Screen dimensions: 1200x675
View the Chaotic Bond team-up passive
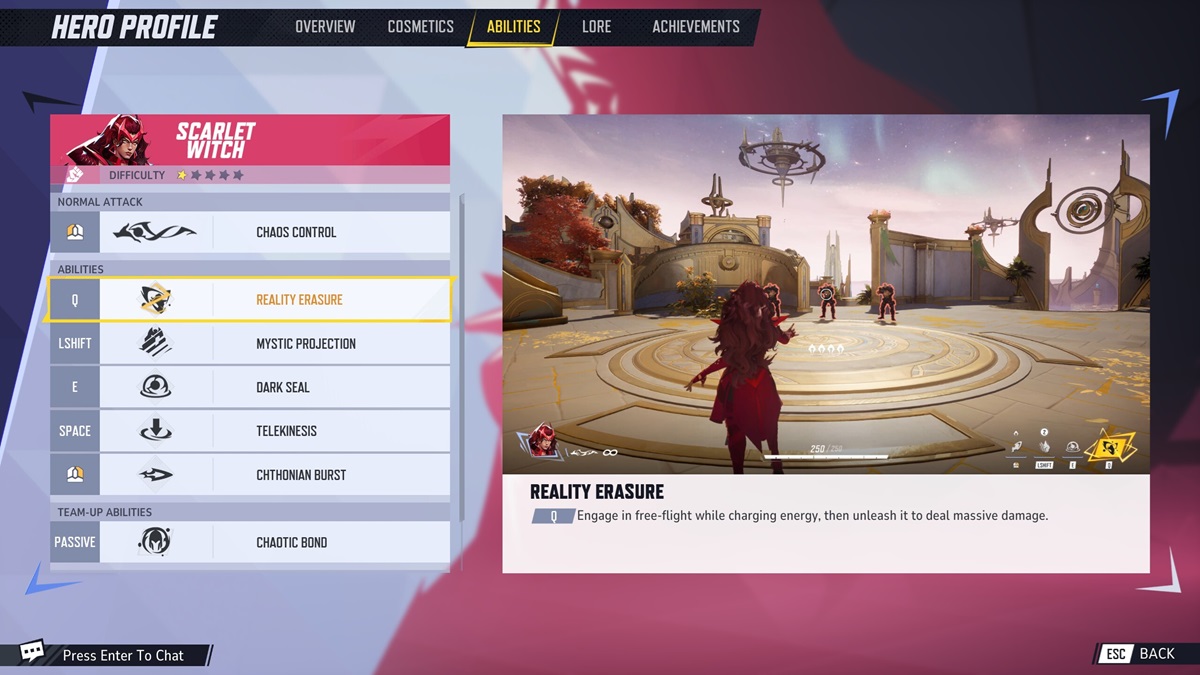[x=250, y=542]
